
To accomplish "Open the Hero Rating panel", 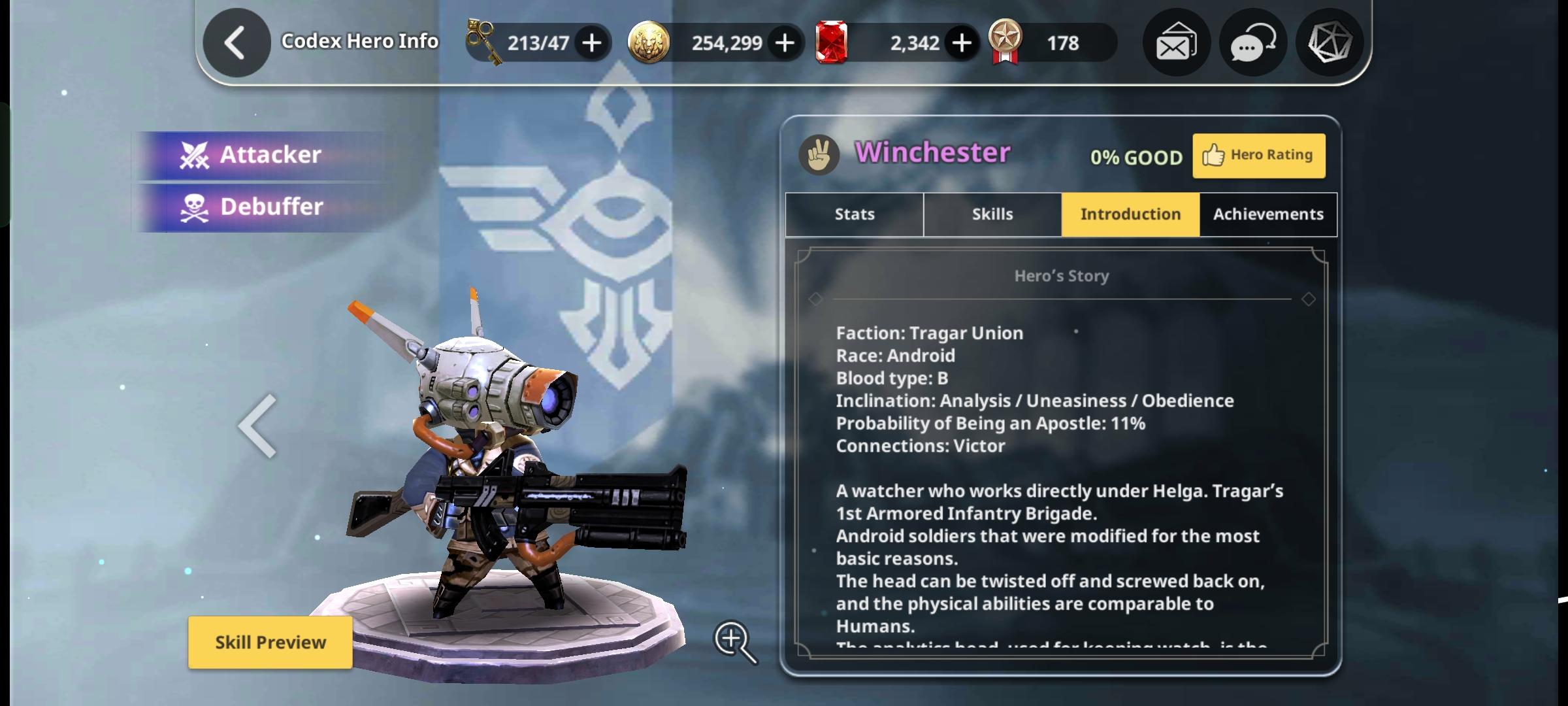I will click(1258, 156).
